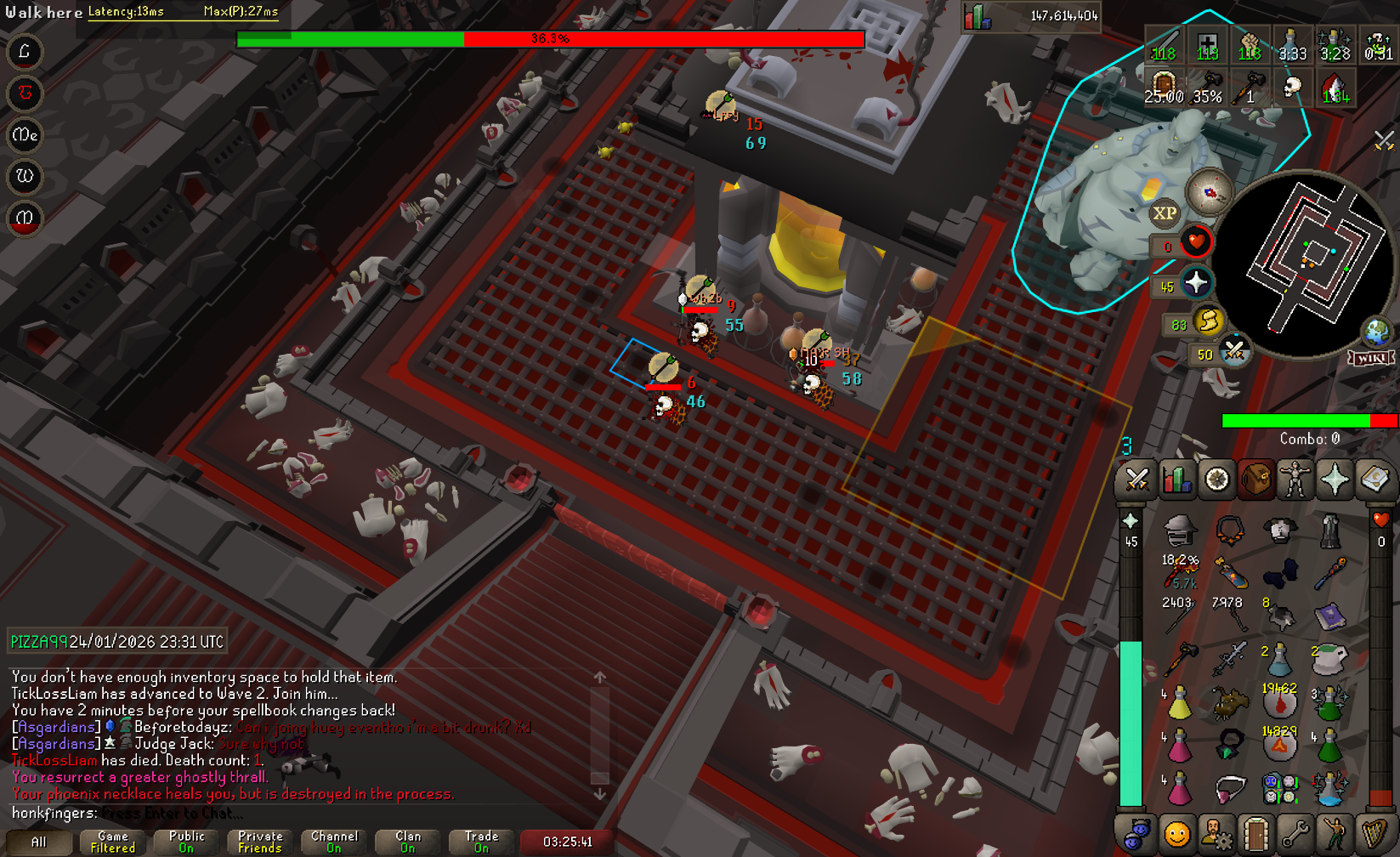Open the Quest List tab
The height and width of the screenshot is (857, 1400).
1216,480
